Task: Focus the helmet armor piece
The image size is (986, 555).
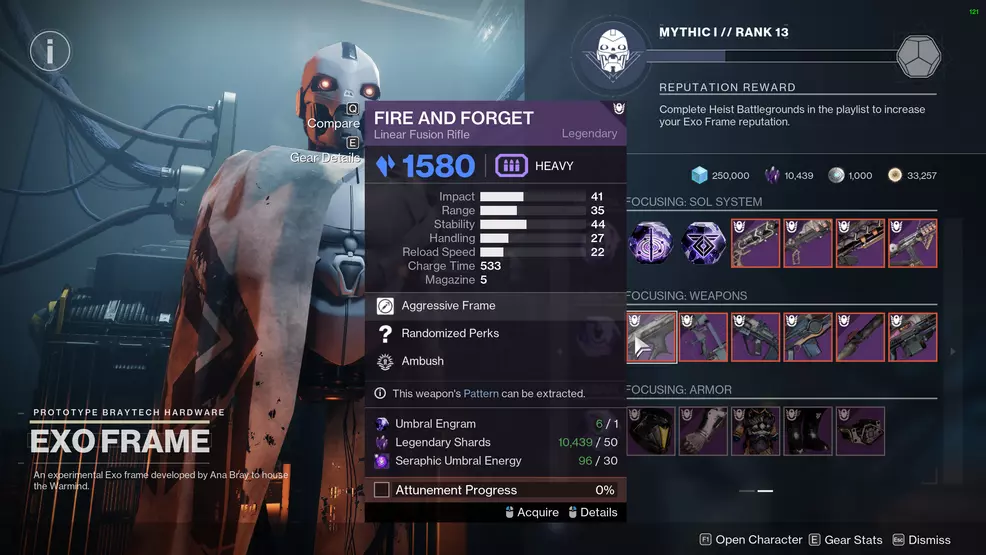Action: point(652,431)
